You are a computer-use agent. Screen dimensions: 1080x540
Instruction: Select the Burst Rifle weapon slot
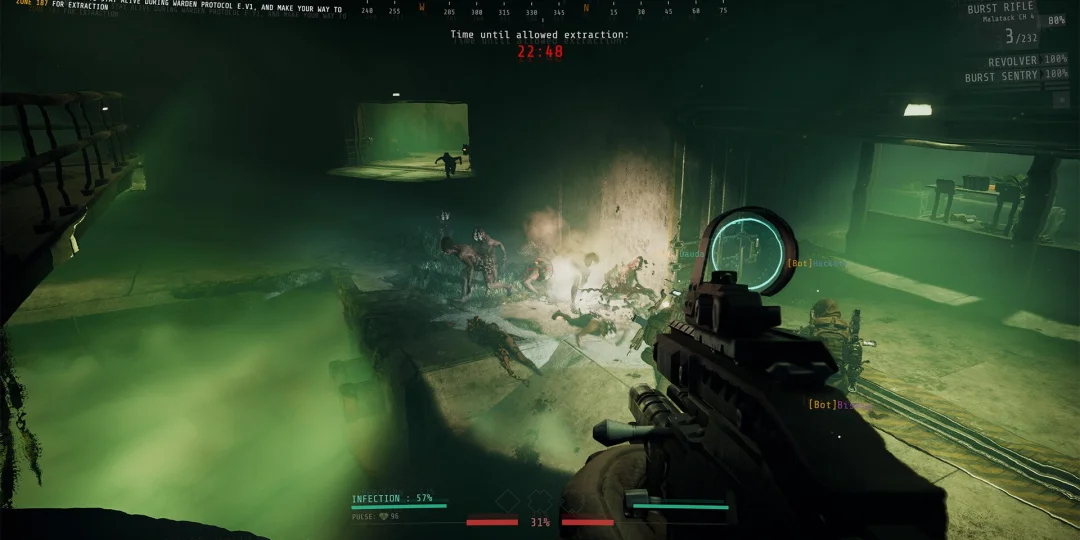coord(1002,9)
